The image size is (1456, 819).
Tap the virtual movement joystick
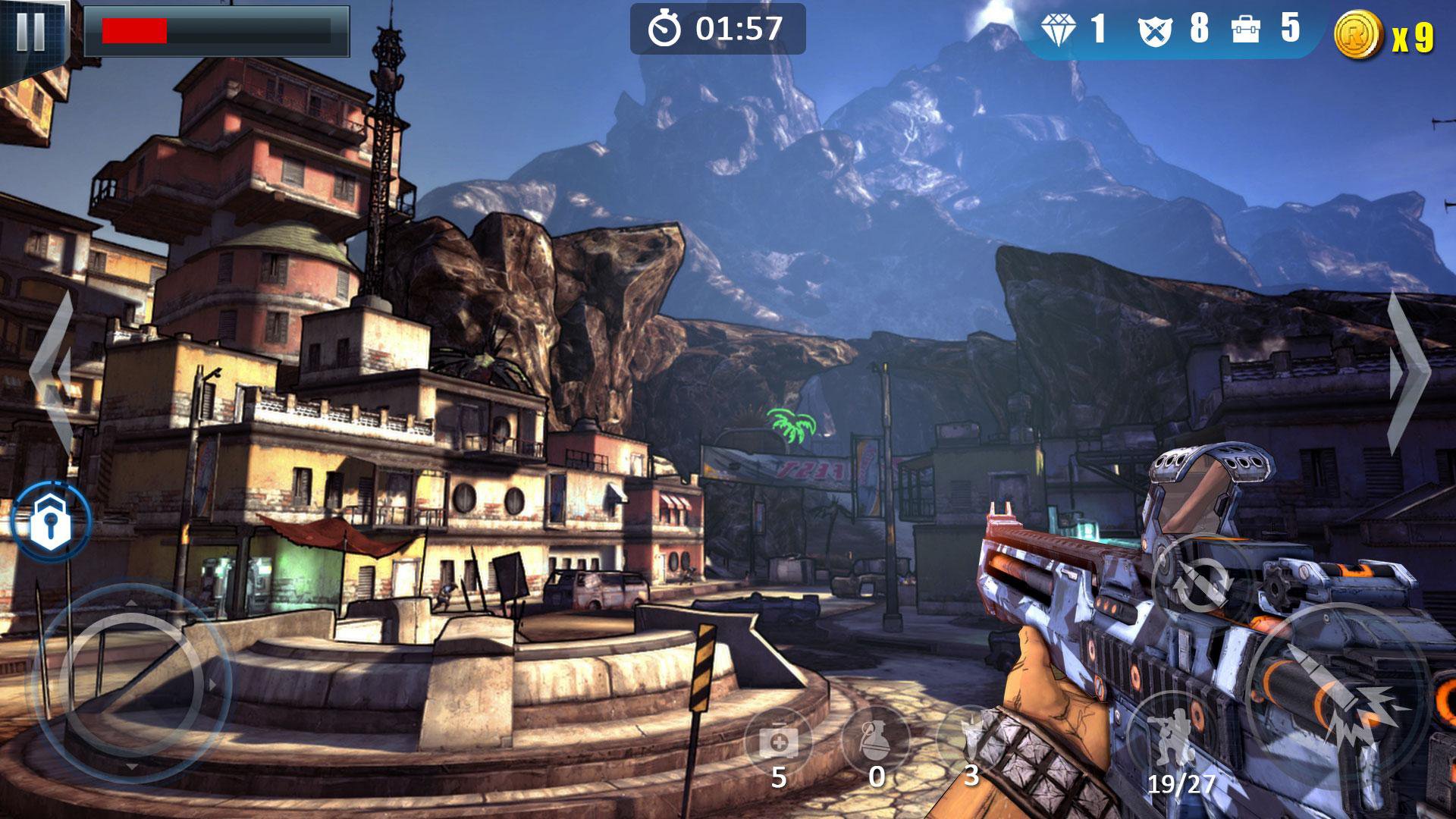point(130,684)
